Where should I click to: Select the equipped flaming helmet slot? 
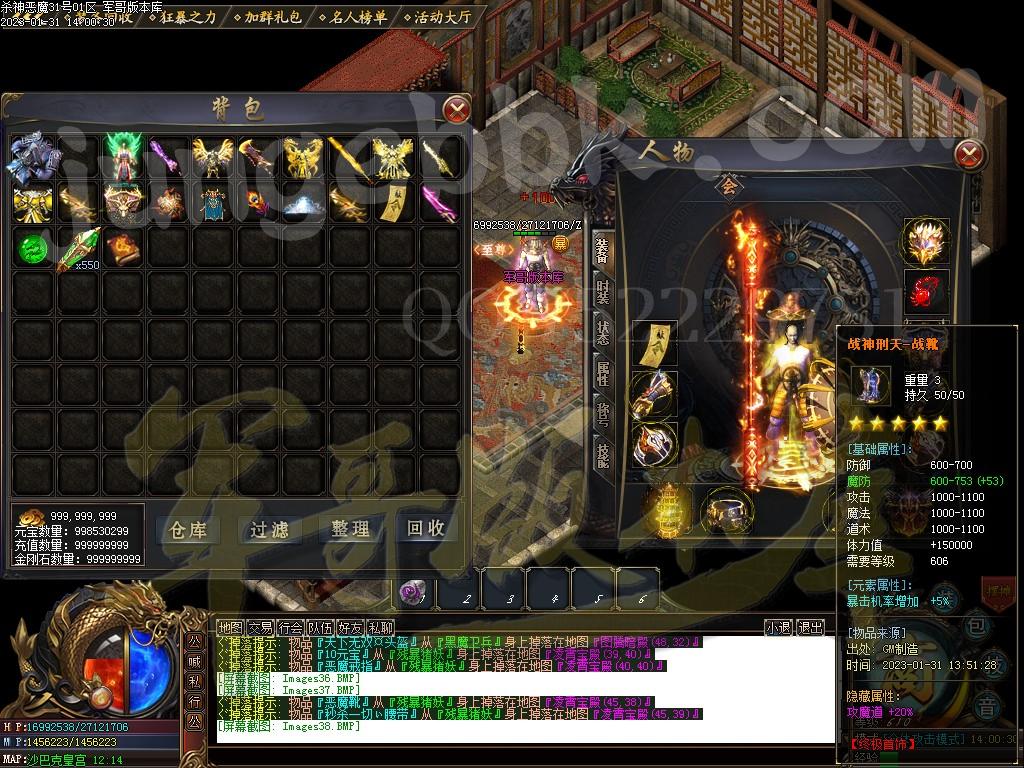pos(924,240)
